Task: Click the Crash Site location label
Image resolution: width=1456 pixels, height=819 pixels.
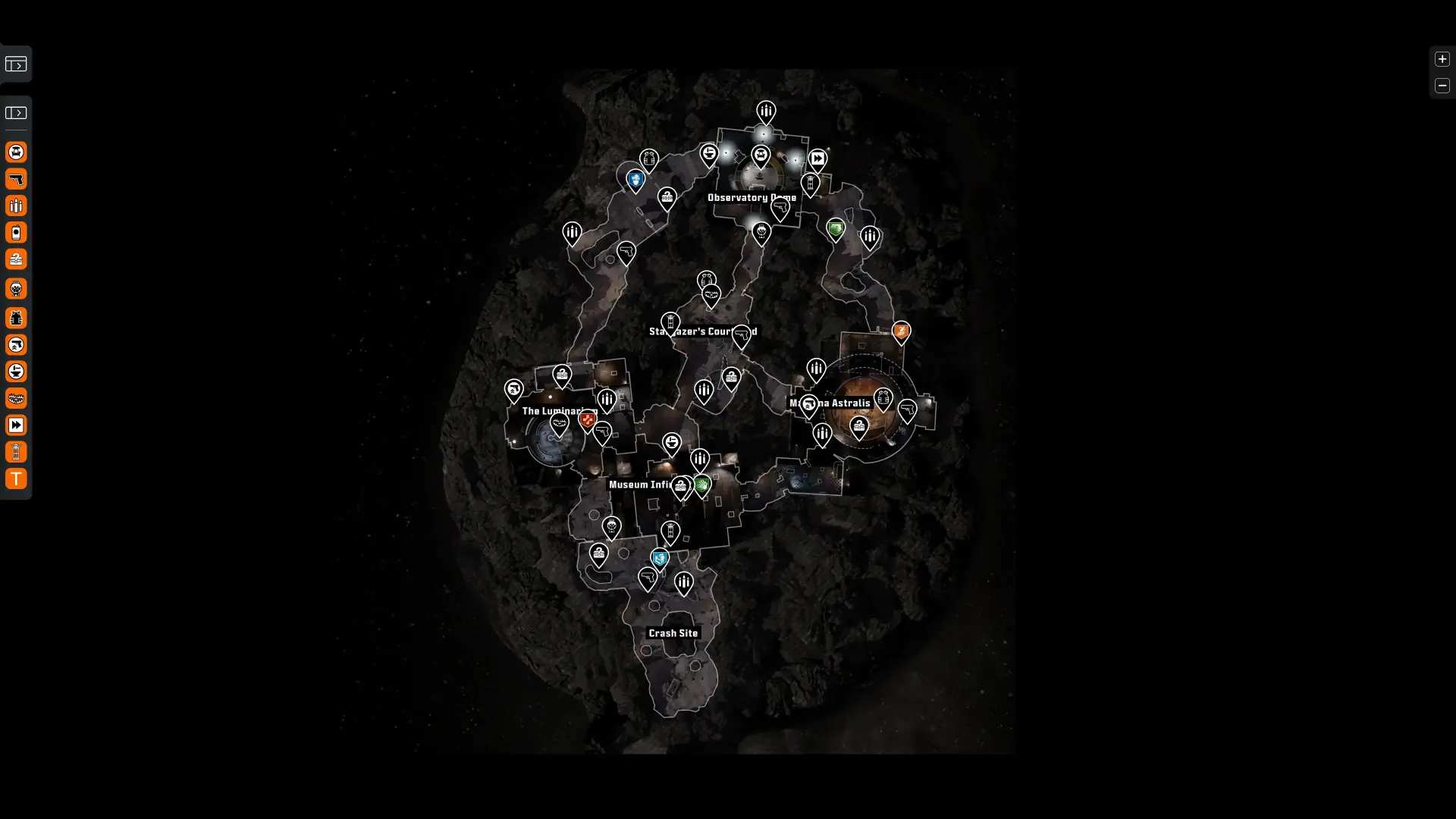Action: [673, 633]
